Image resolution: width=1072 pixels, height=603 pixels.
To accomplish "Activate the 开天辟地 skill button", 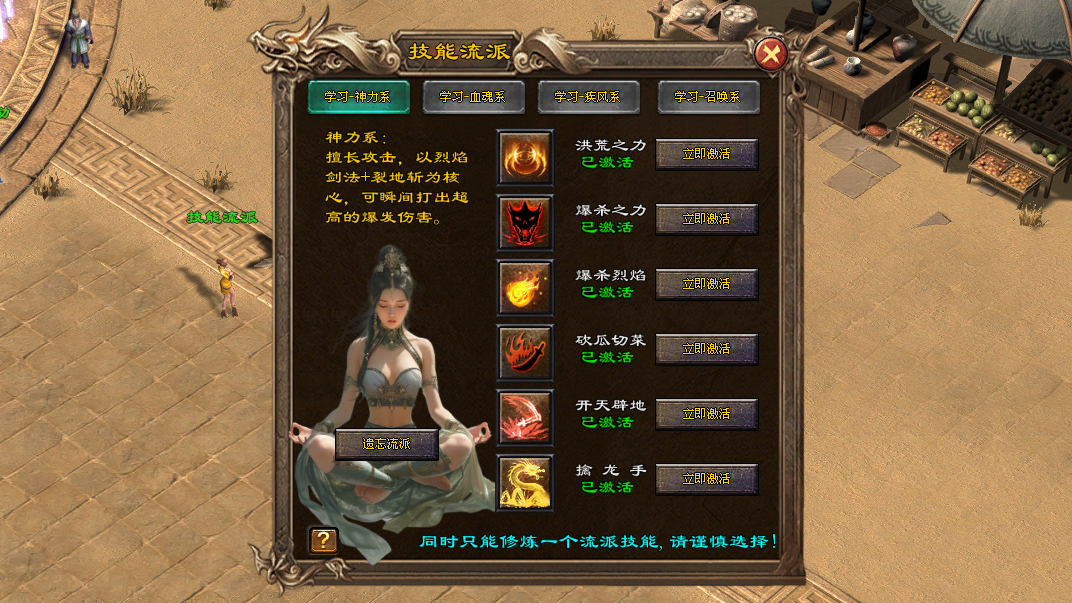I will (706, 414).
